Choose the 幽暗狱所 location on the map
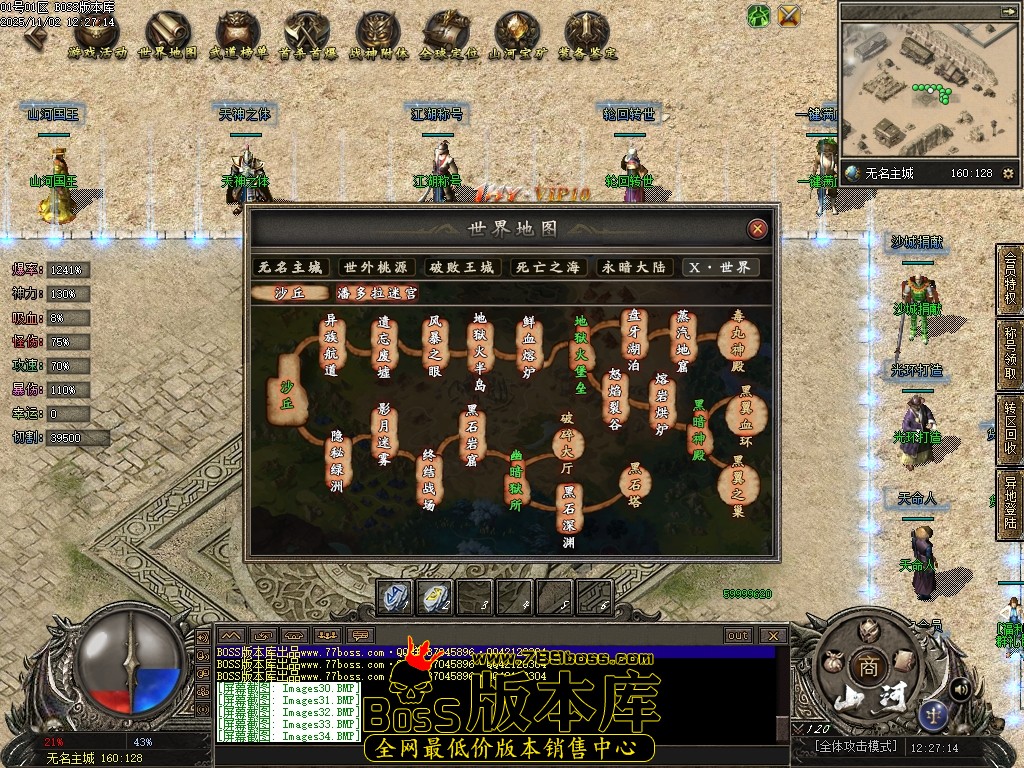 click(x=517, y=479)
